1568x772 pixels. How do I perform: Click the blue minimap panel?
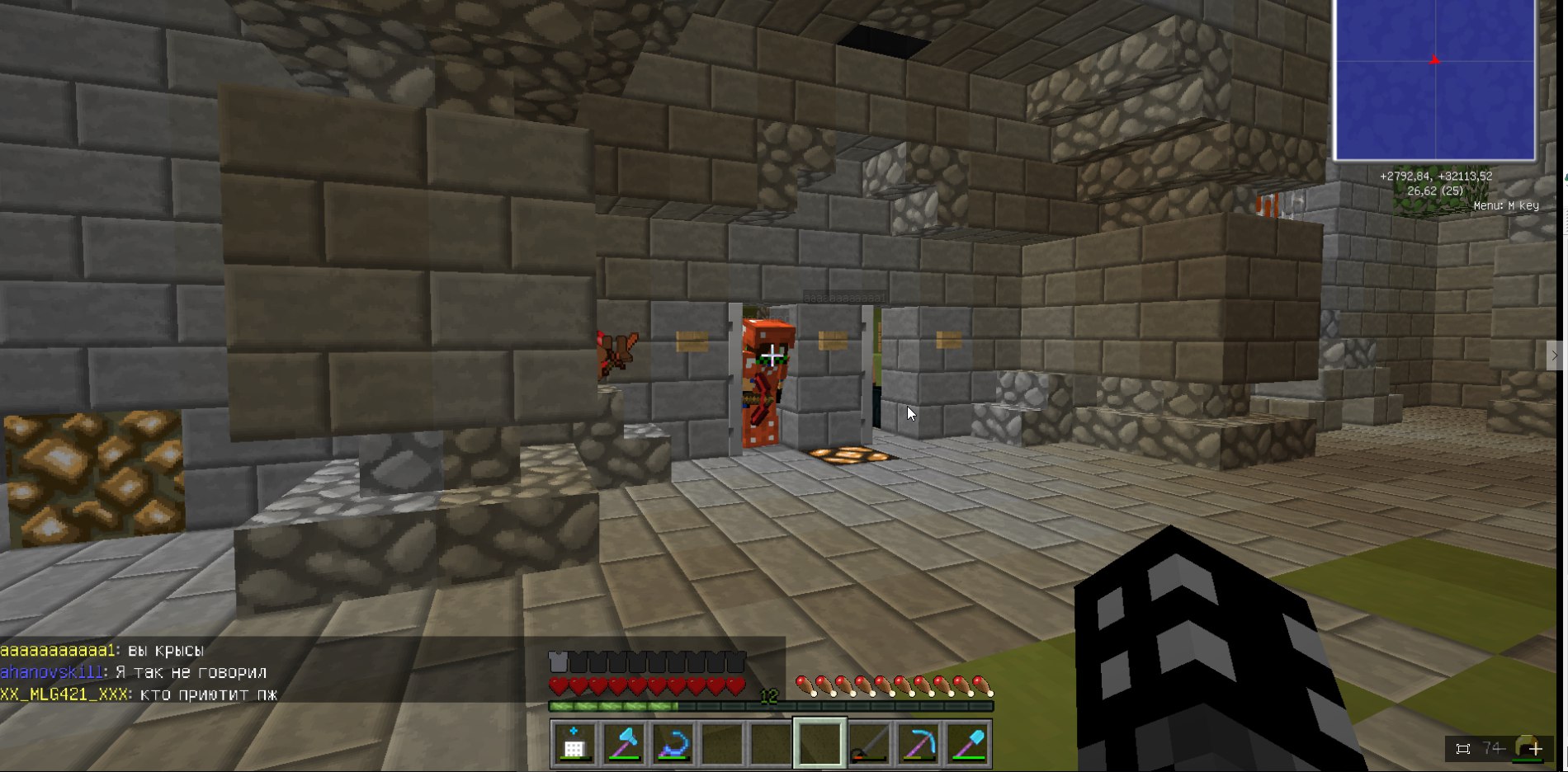(x=1434, y=80)
